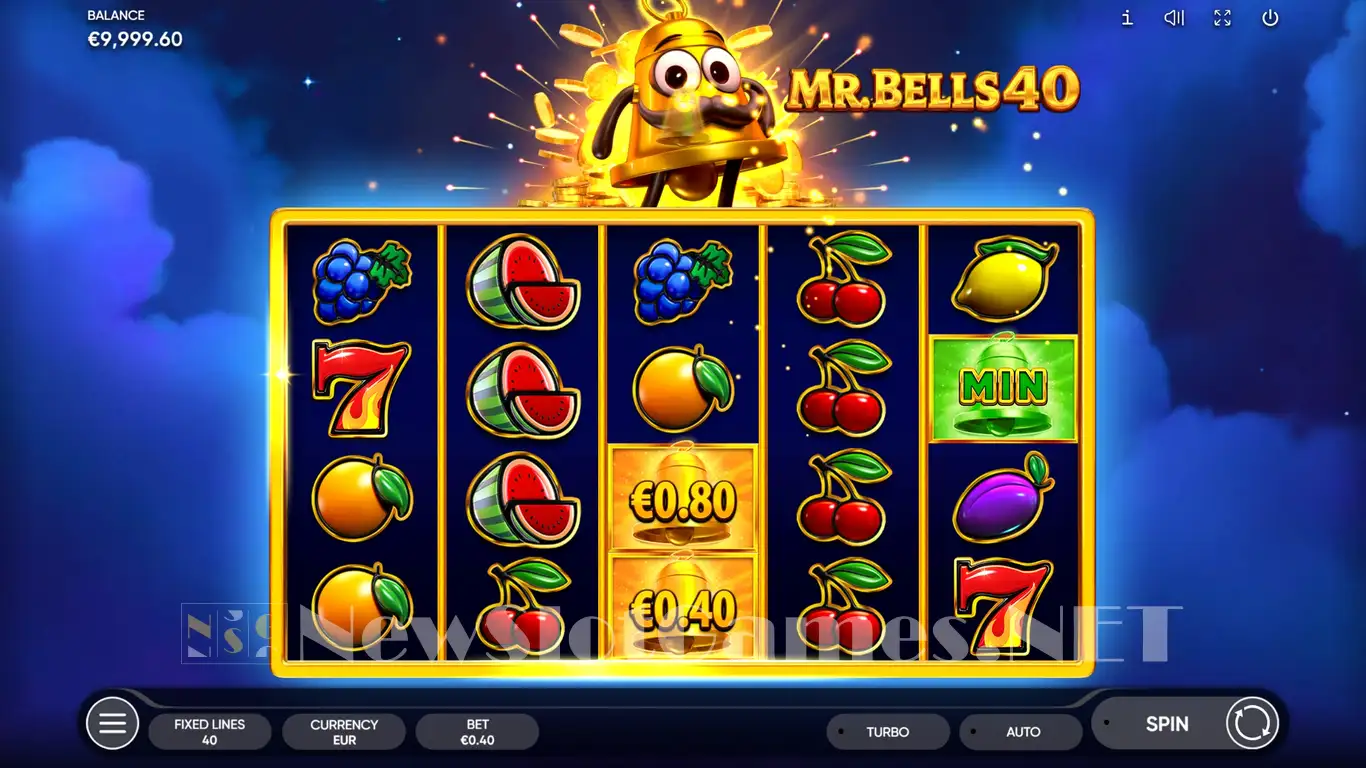Exit the game with the power icon
Image resolution: width=1366 pixels, height=768 pixels.
(1270, 18)
